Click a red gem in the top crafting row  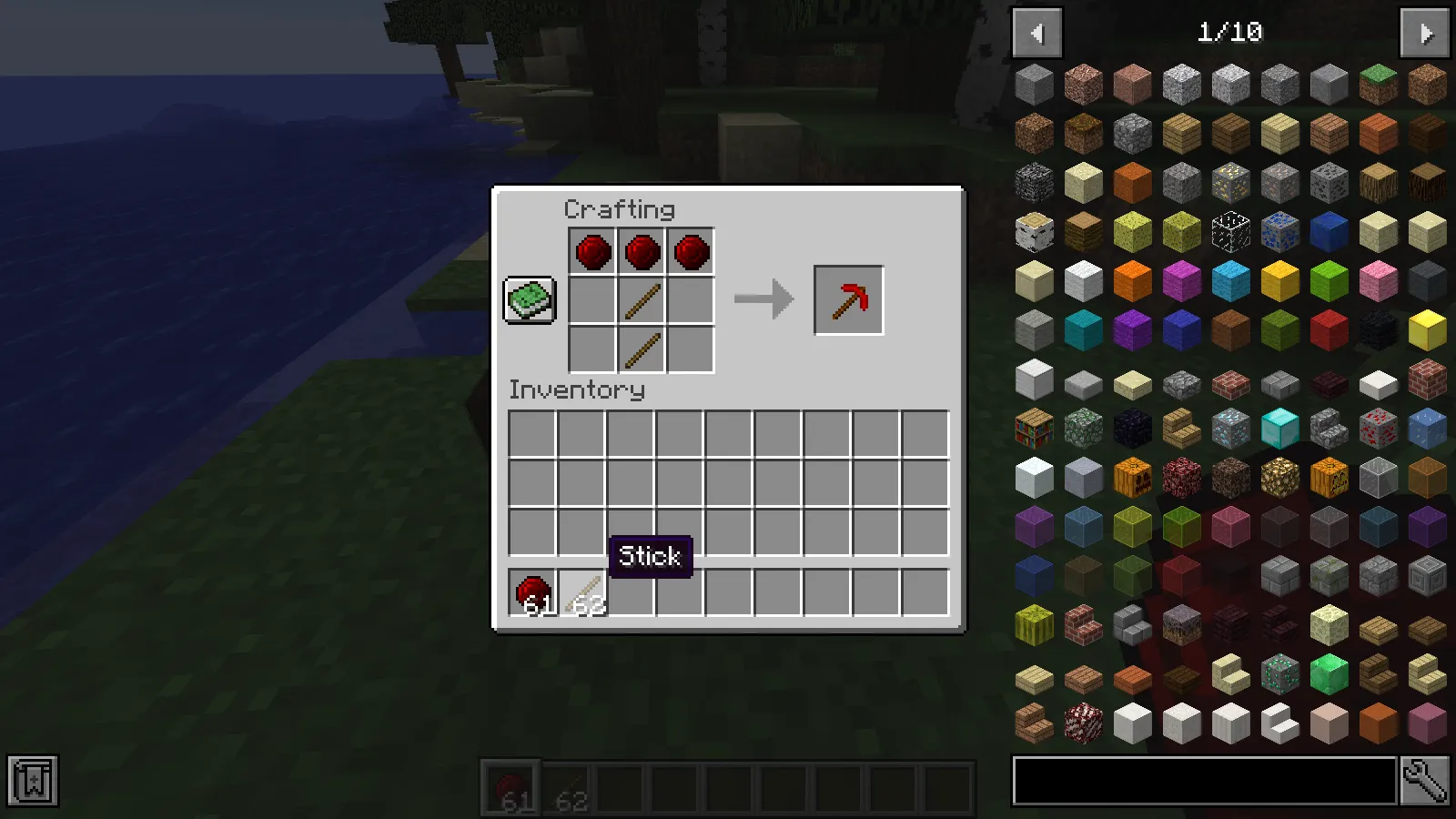591,251
